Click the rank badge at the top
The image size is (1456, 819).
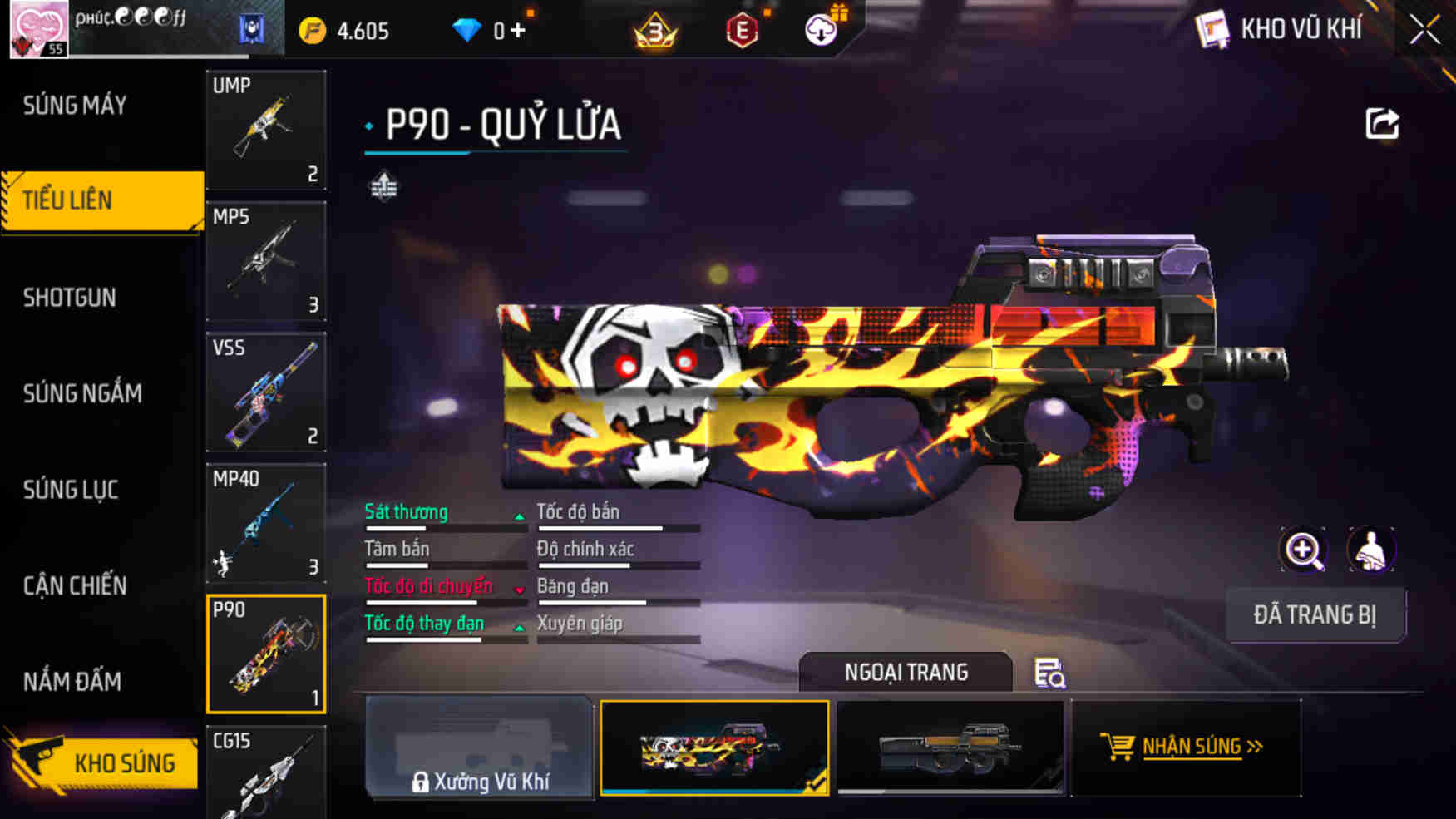point(656,28)
